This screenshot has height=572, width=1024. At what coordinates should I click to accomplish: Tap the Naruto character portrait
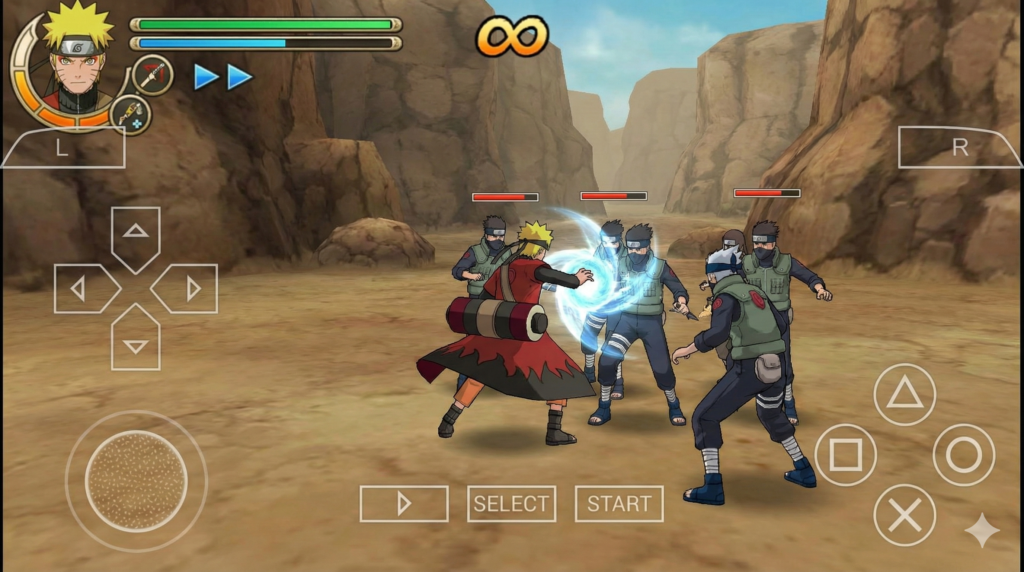click(x=75, y=60)
